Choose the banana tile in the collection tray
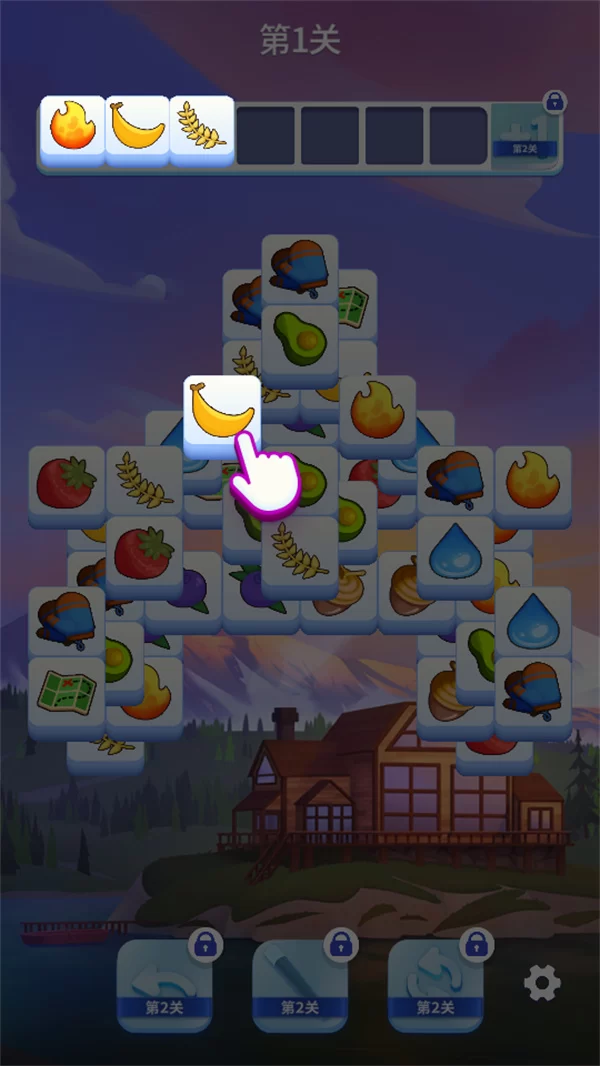600x1066 pixels. coord(137,130)
